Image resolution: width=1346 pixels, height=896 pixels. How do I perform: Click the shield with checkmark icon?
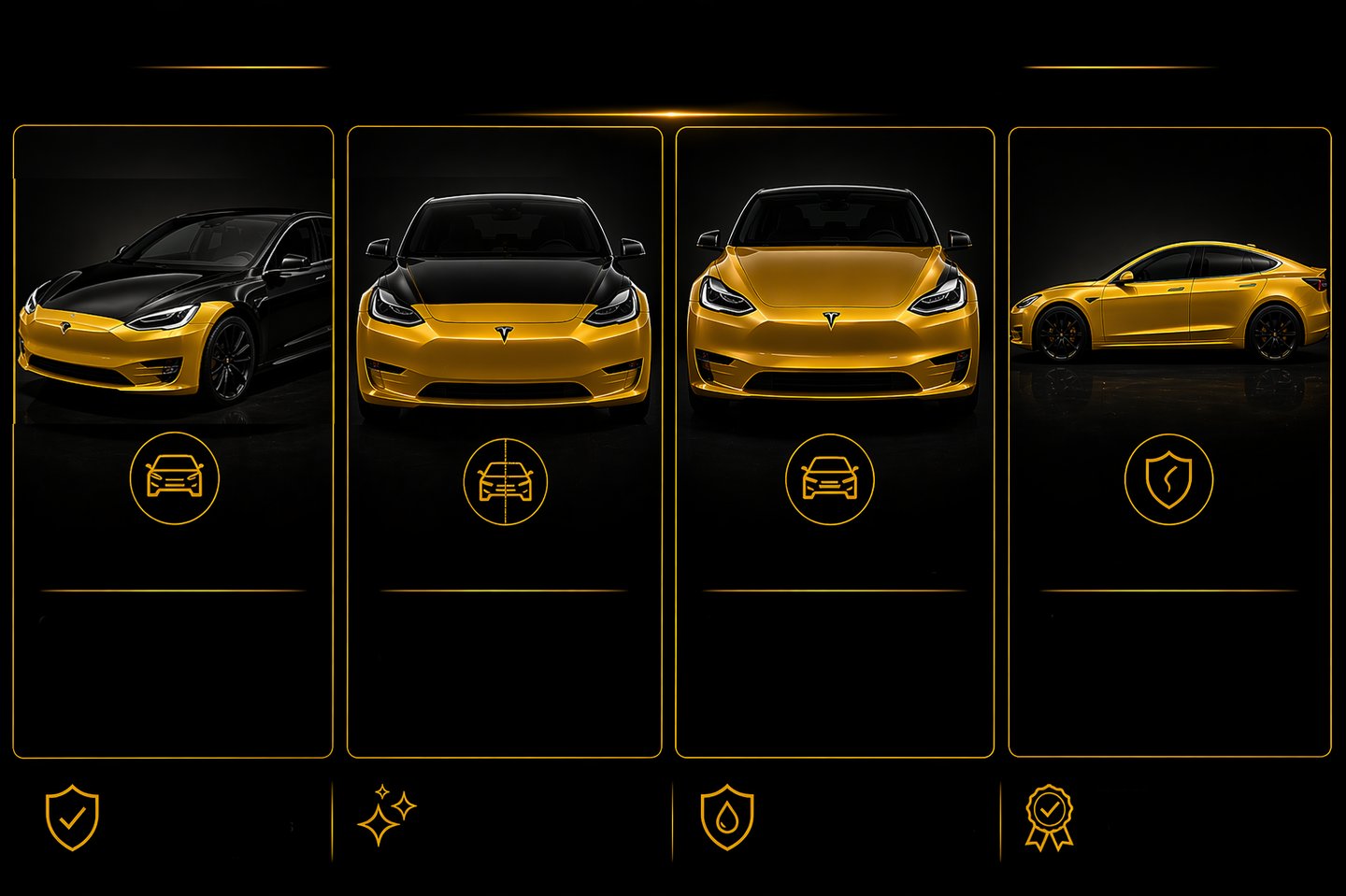[x=72, y=818]
